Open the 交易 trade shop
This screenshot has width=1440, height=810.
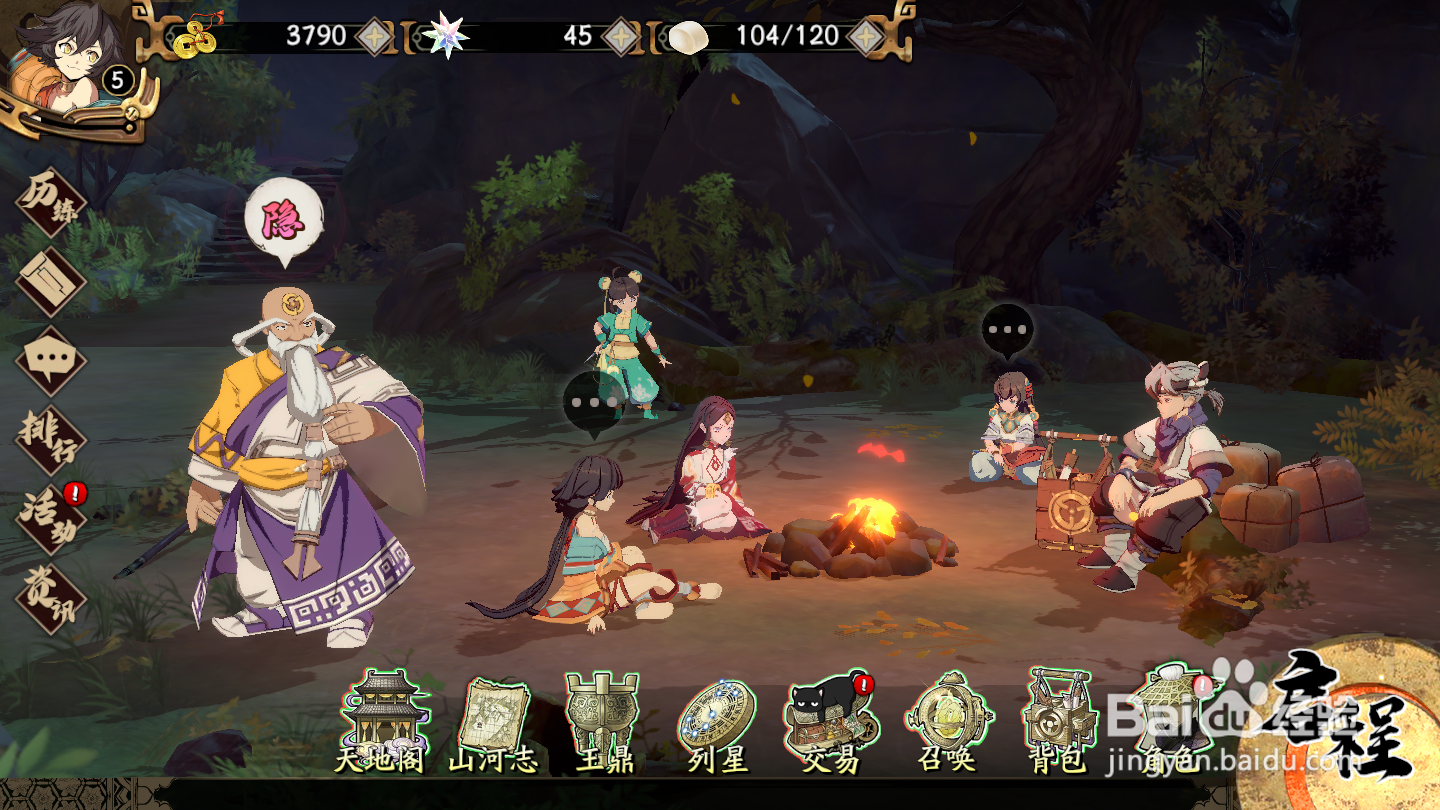pyautogui.click(x=831, y=722)
